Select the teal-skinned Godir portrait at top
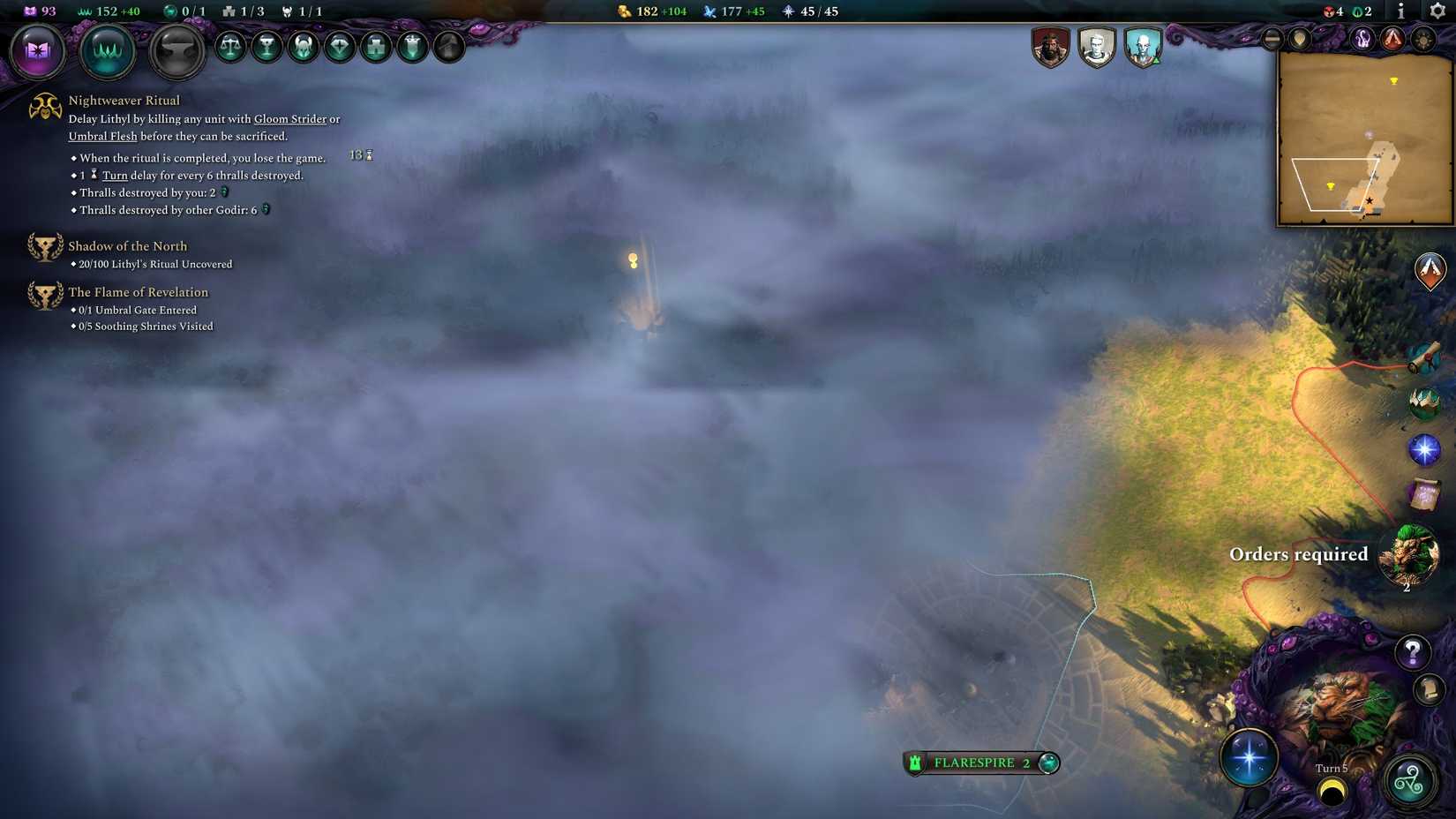 click(1140, 45)
